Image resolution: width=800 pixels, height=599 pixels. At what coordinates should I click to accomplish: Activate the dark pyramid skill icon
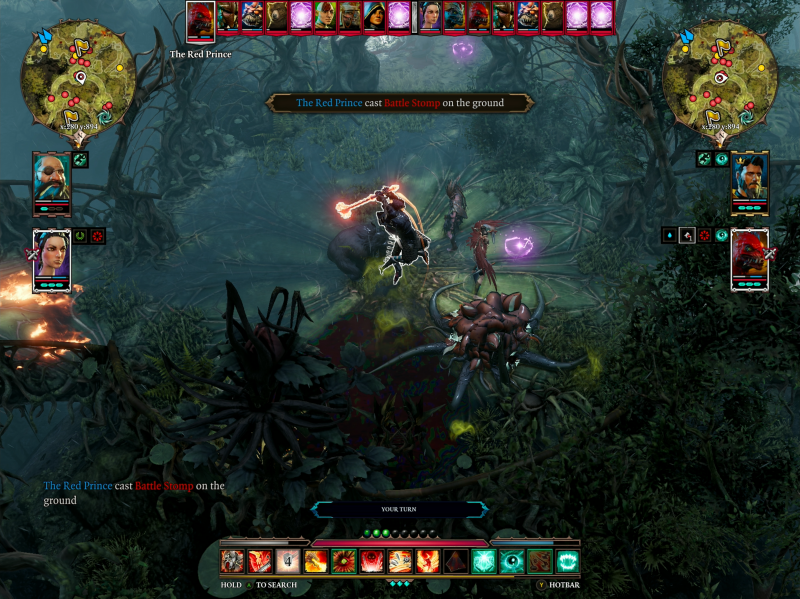tap(456, 561)
